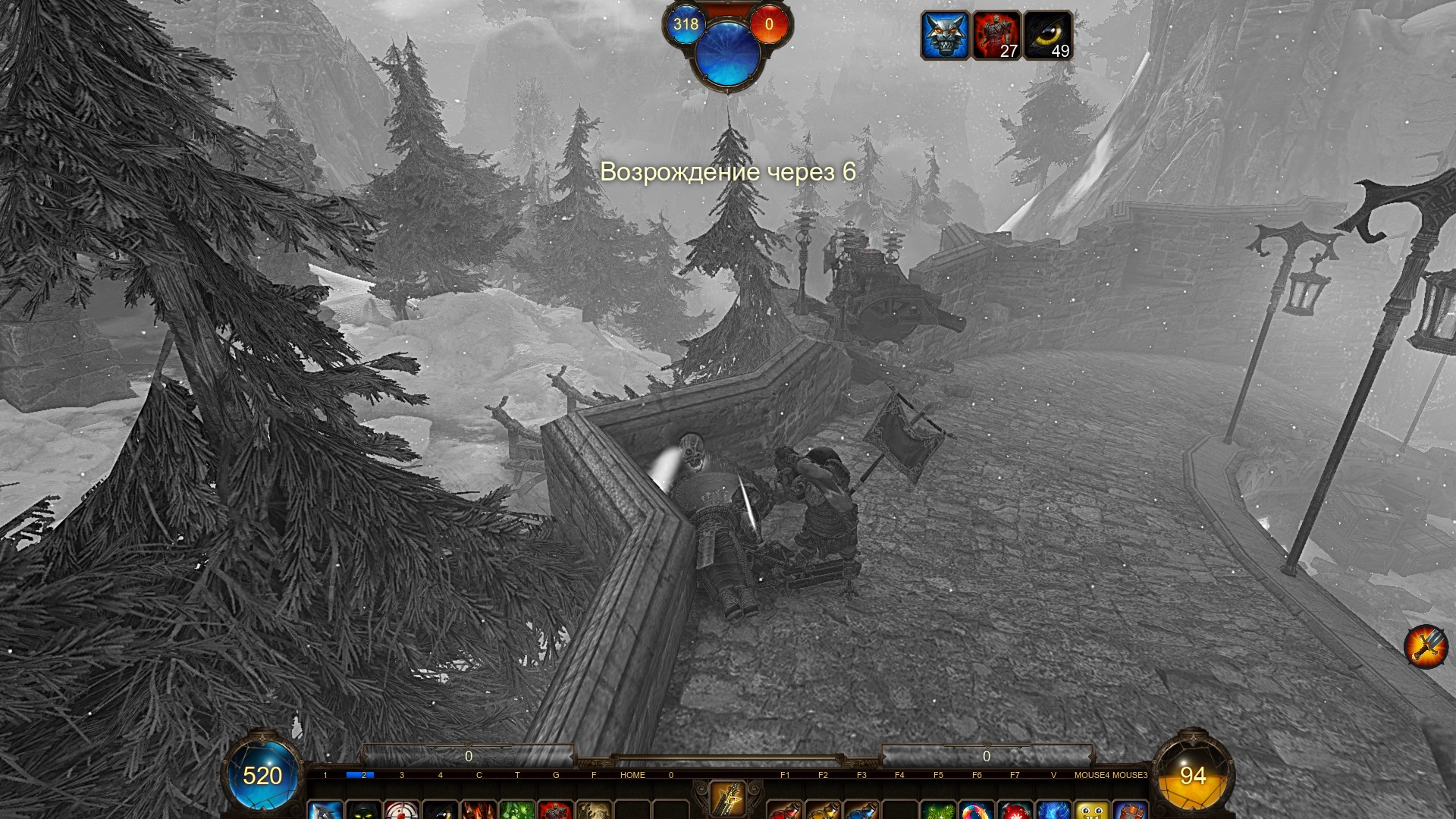Click the yellow beast eye buff icon
The width and height of the screenshot is (1456, 819).
[x=1047, y=35]
